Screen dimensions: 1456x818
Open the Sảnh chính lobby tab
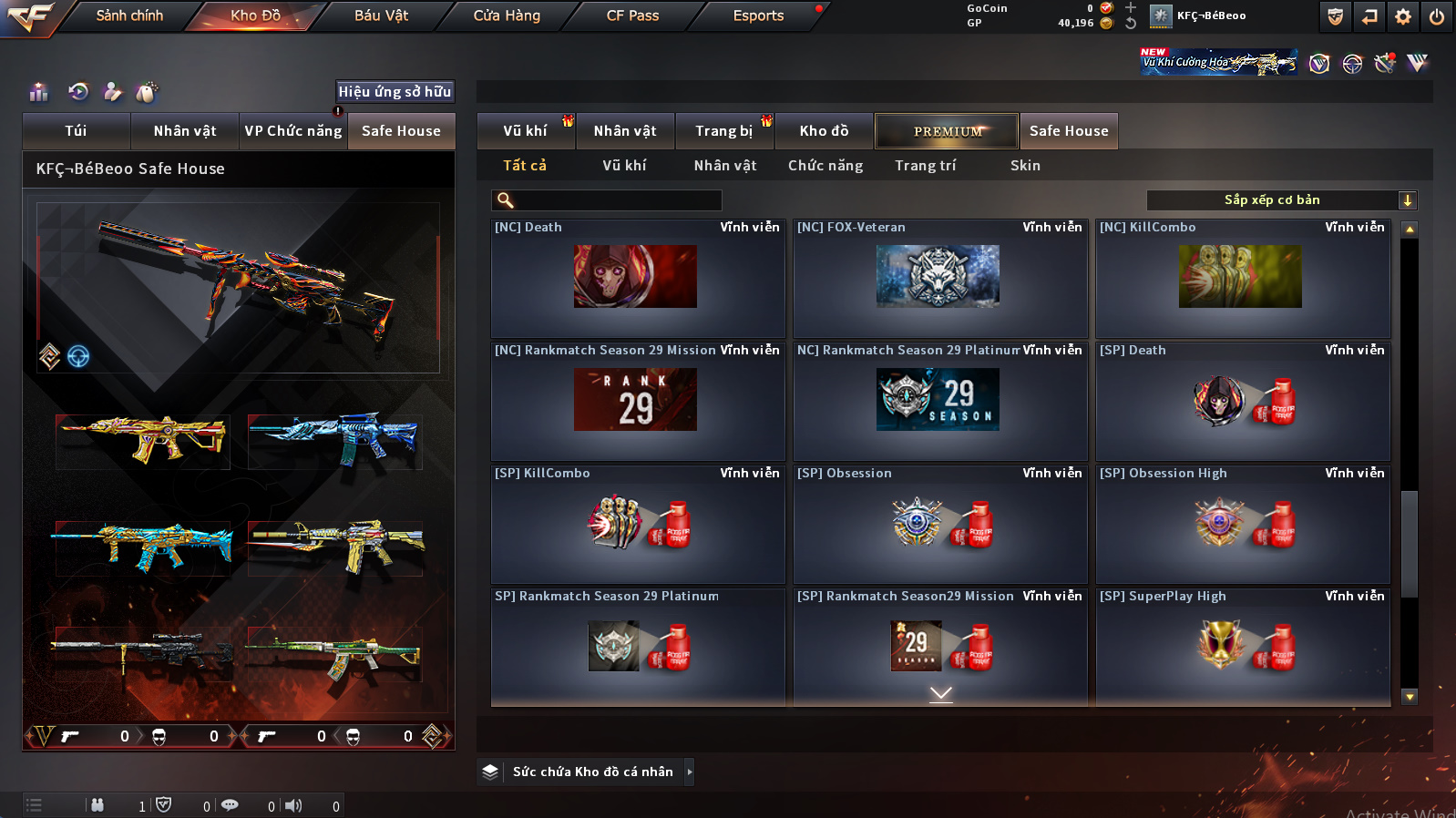(x=129, y=15)
